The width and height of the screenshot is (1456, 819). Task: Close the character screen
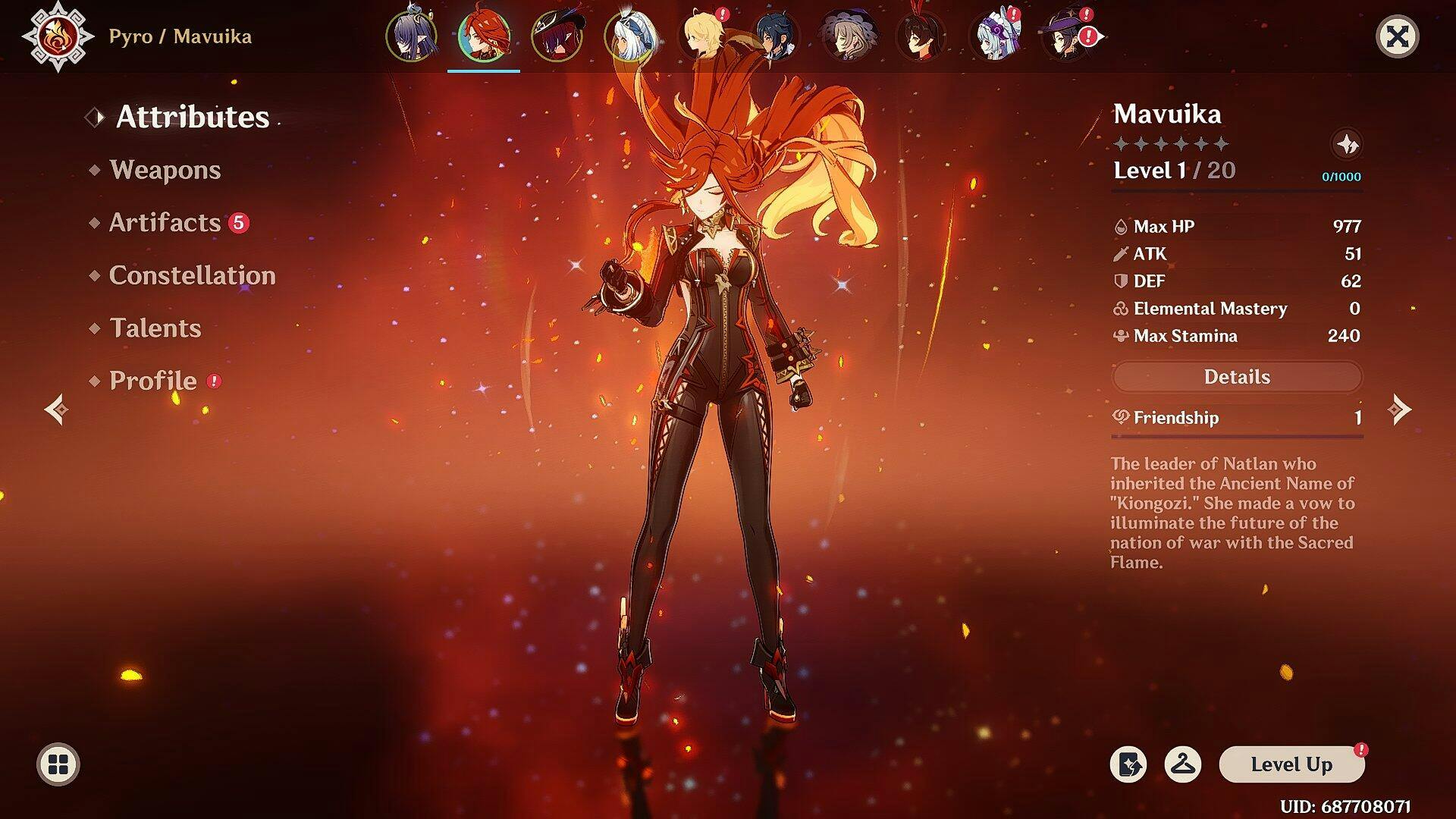coord(1397,36)
